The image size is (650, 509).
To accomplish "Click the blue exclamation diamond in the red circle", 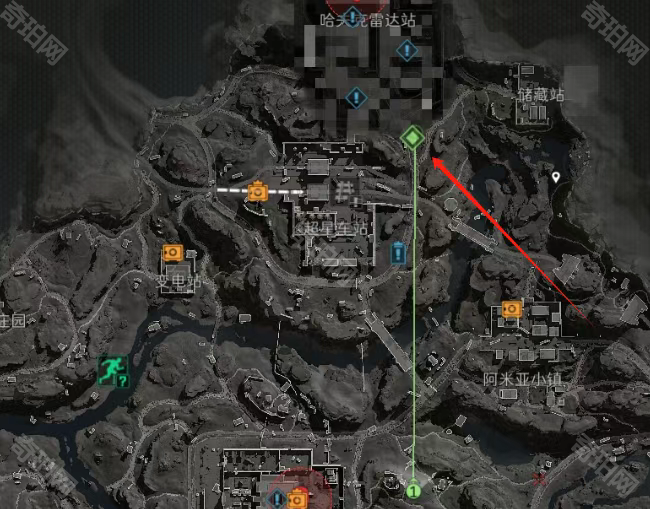I will (278, 497).
